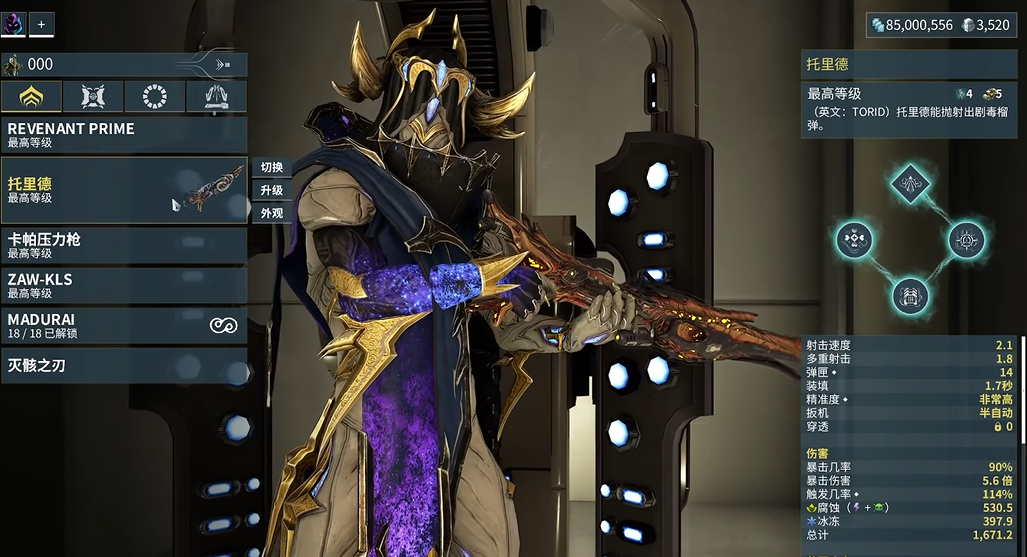Open the 000 loadout name selector
The image size is (1027, 557).
[123, 65]
